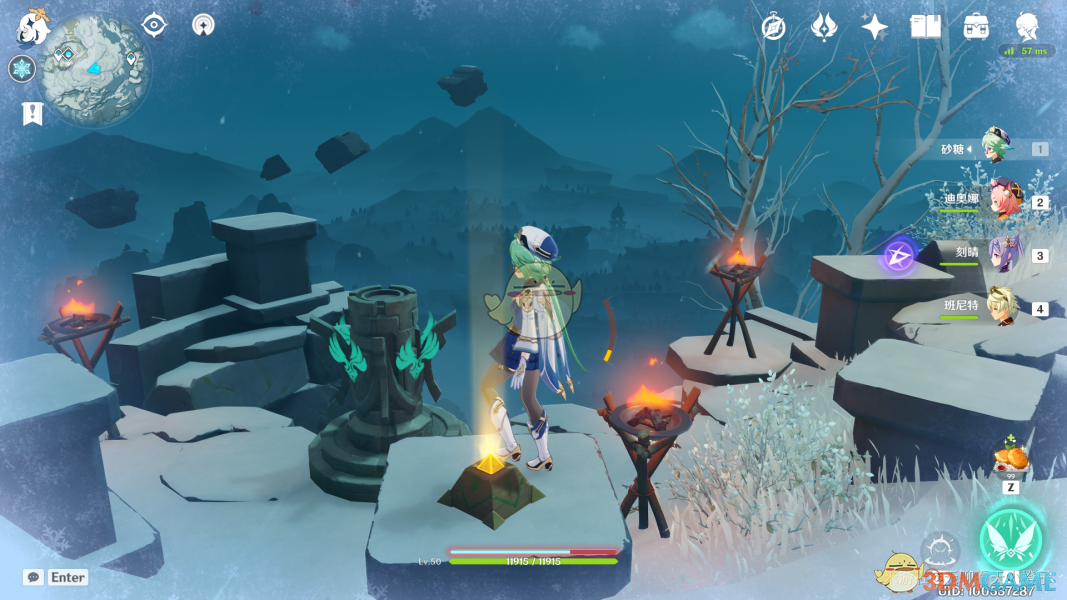
Task: Open the Paimon main menu
Action: click(33, 27)
